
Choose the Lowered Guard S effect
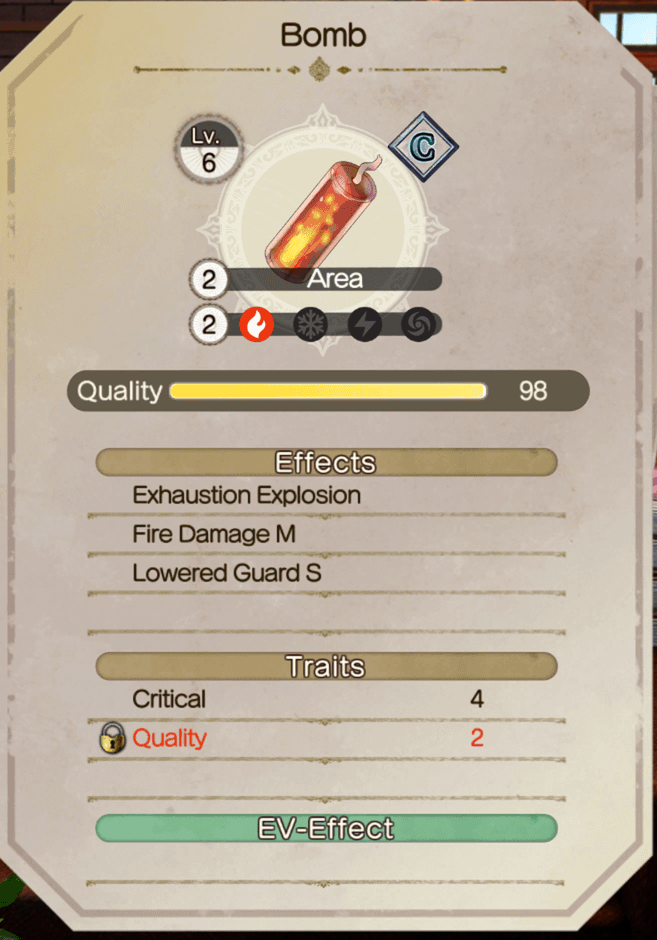click(227, 574)
